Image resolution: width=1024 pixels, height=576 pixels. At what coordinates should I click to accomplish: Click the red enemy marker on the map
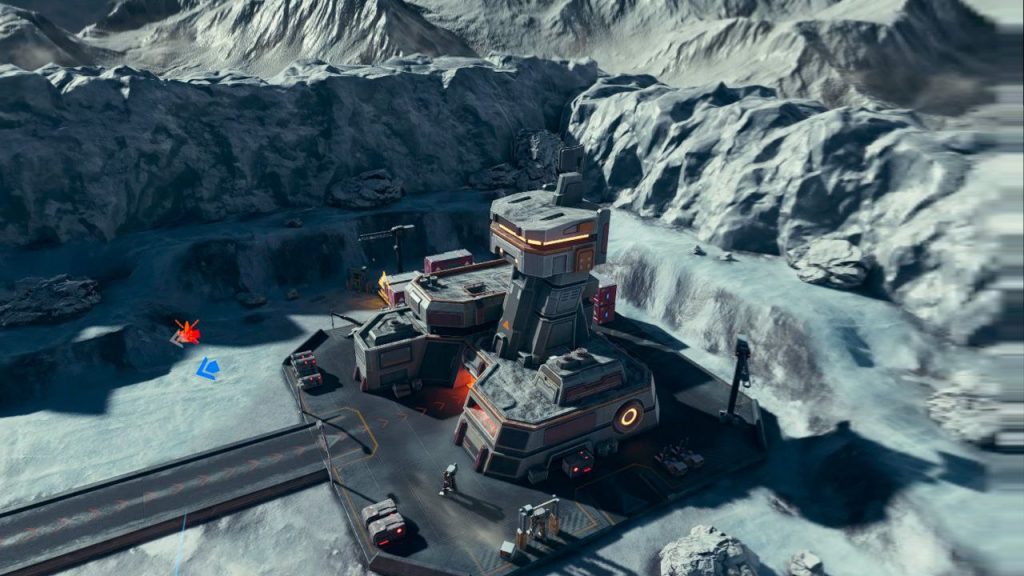pos(187,331)
